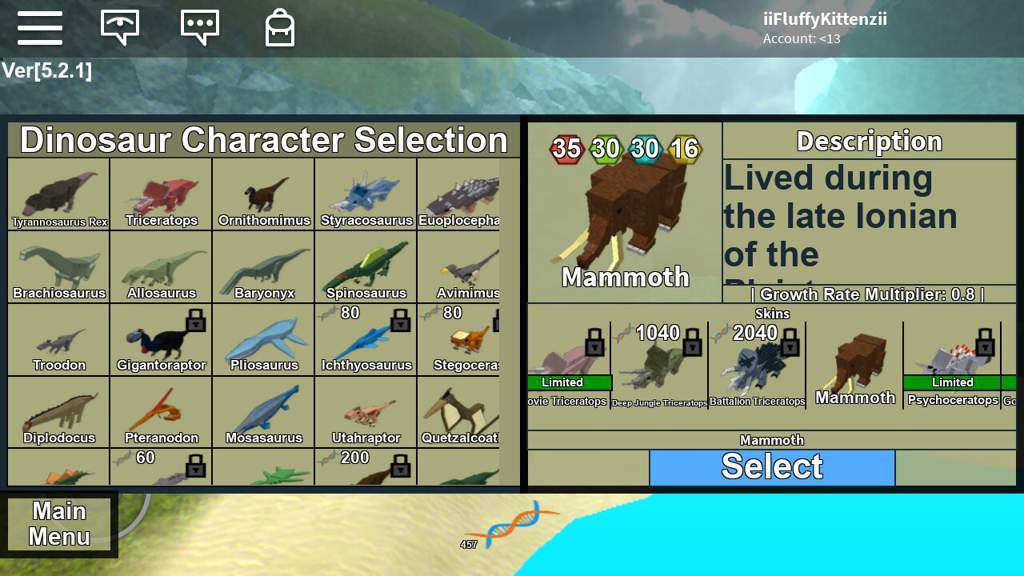Return to the Main Menu
This screenshot has width=1024, height=576.
click(59, 524)
